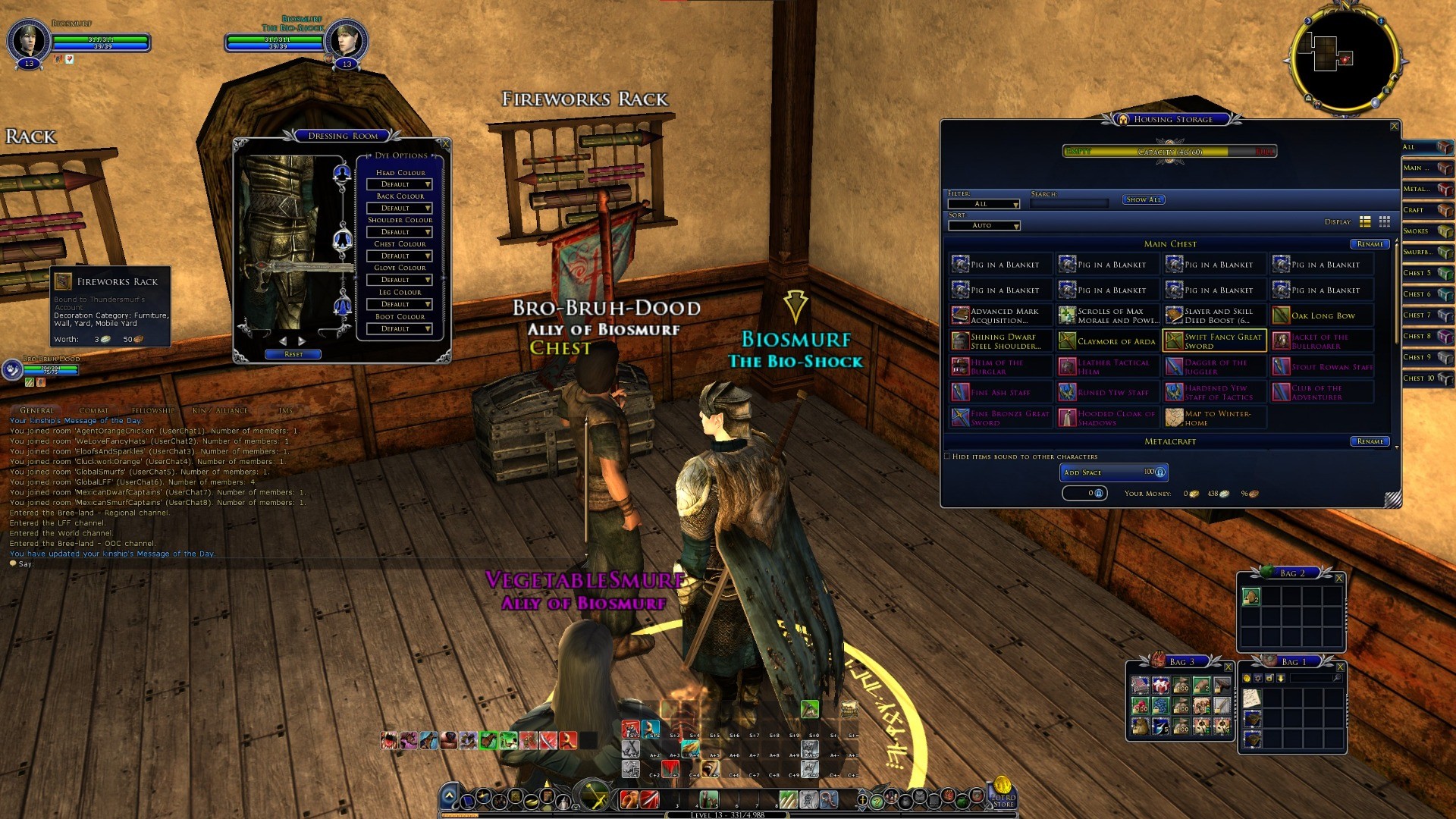Focus the storage Search field
This screenshot has height=819, width=1456.
(x=1069, y=203)
